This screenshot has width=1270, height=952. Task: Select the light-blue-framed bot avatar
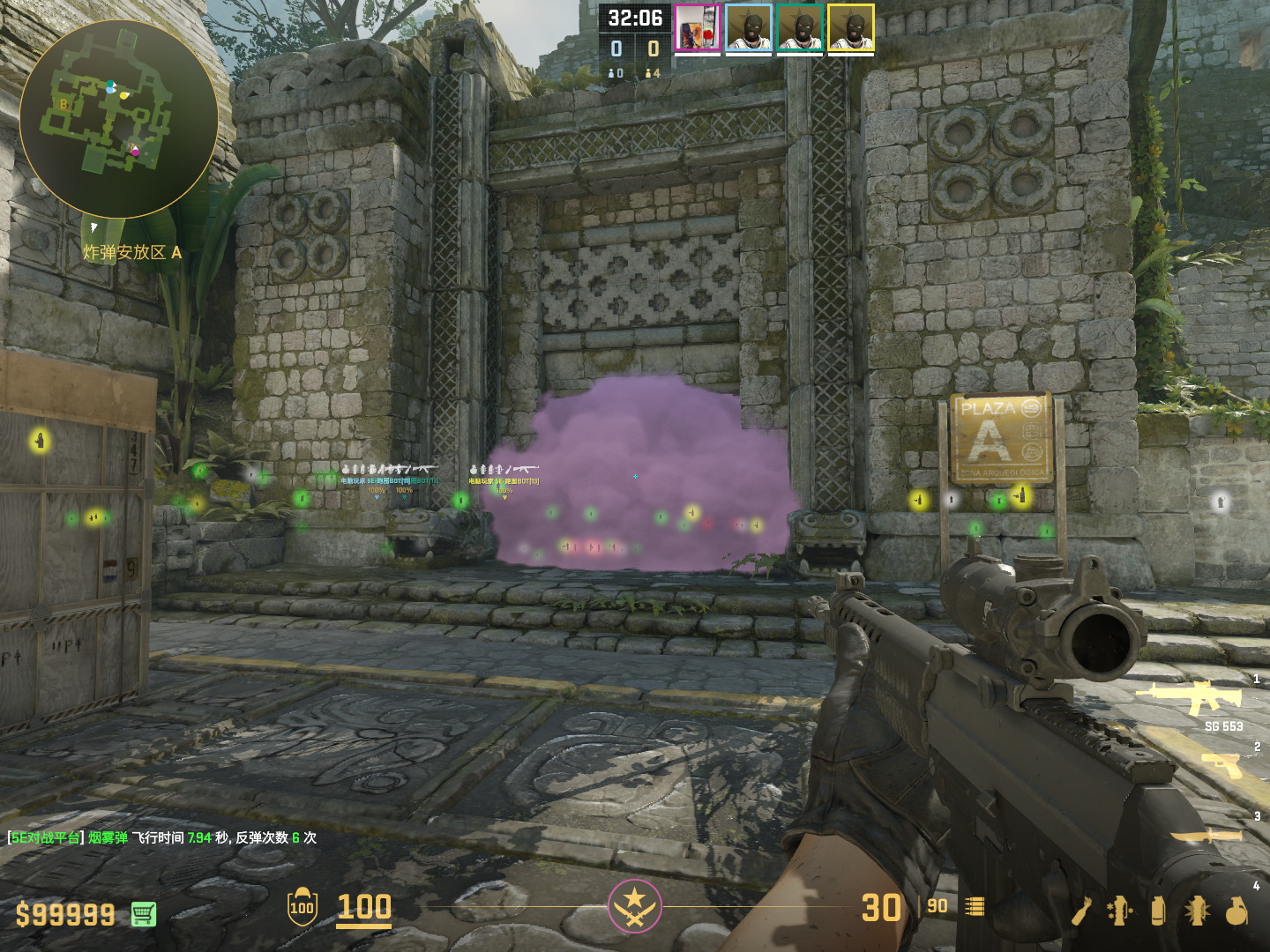click(x=749, y=28)
